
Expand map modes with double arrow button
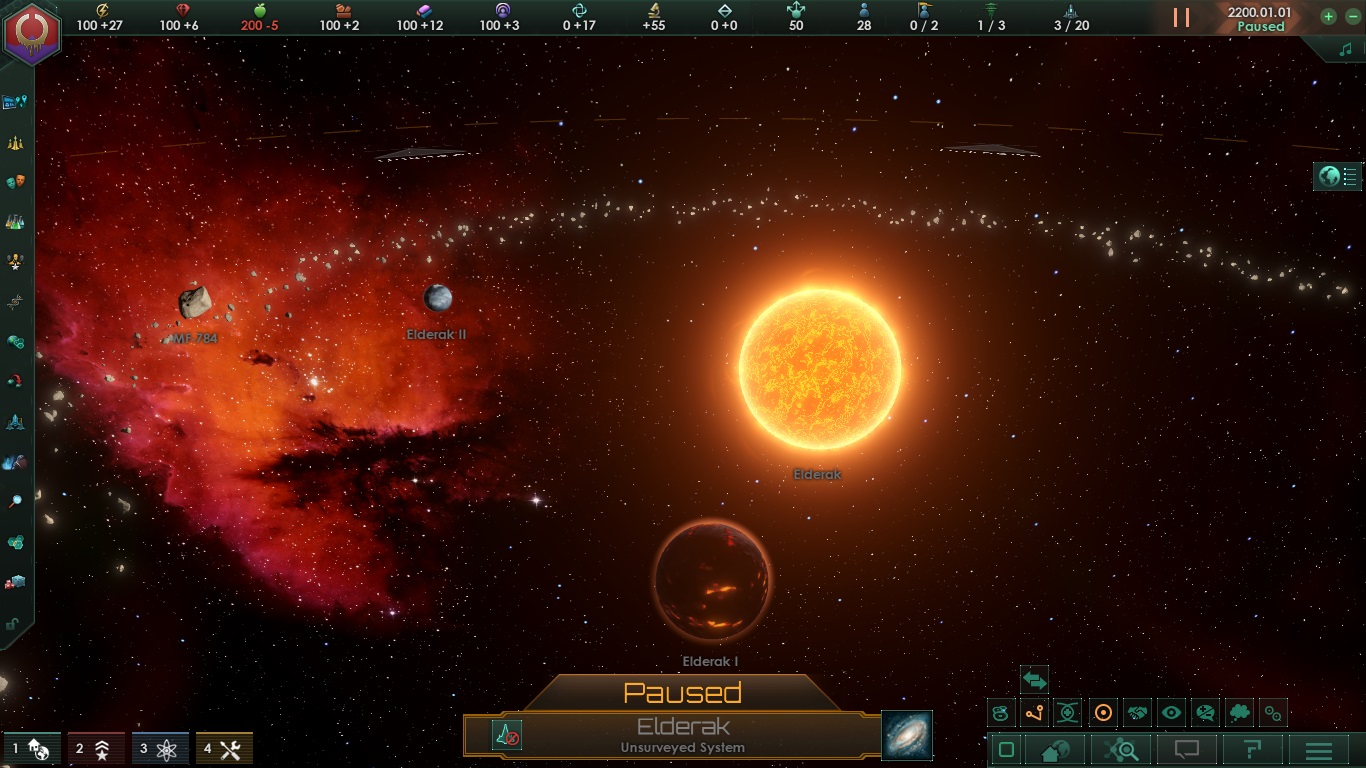[x=1034, y=681]
